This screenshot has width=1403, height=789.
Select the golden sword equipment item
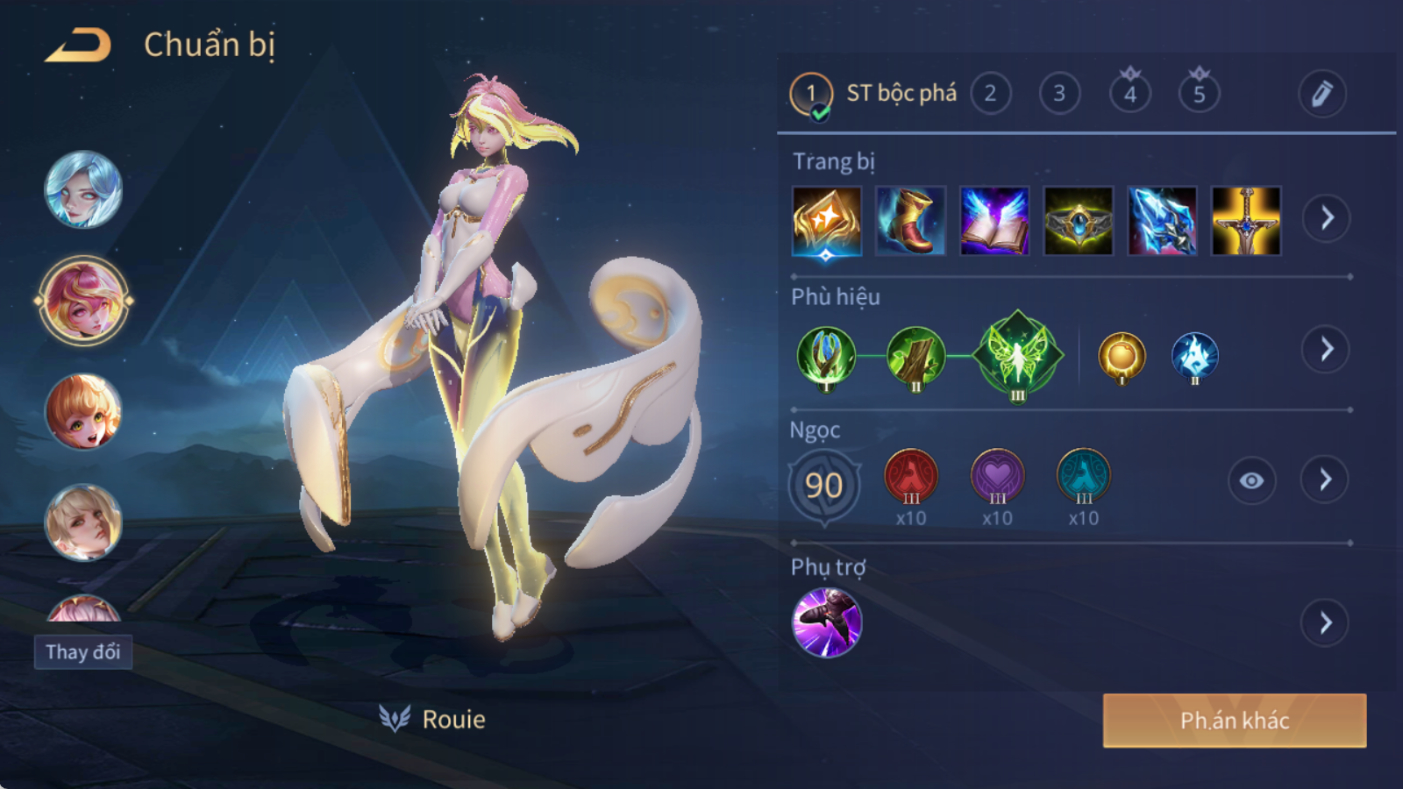1246,220
